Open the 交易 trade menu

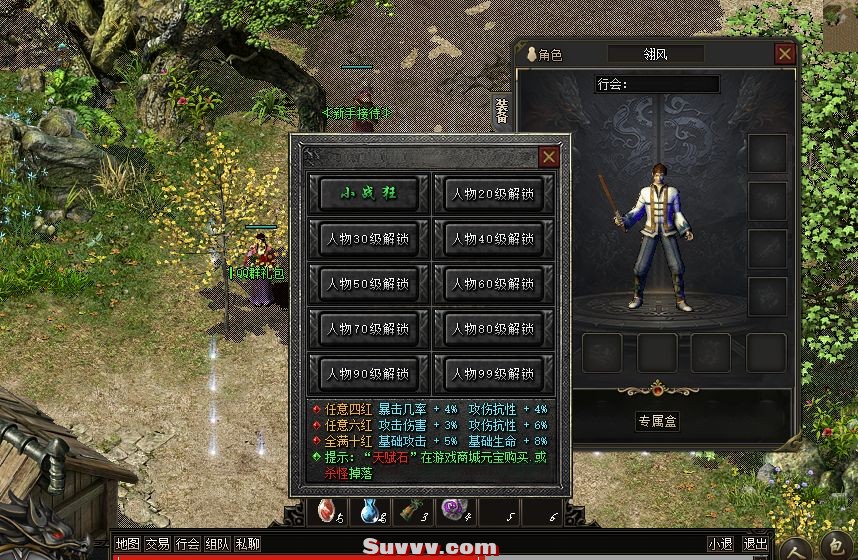(157, 545)
